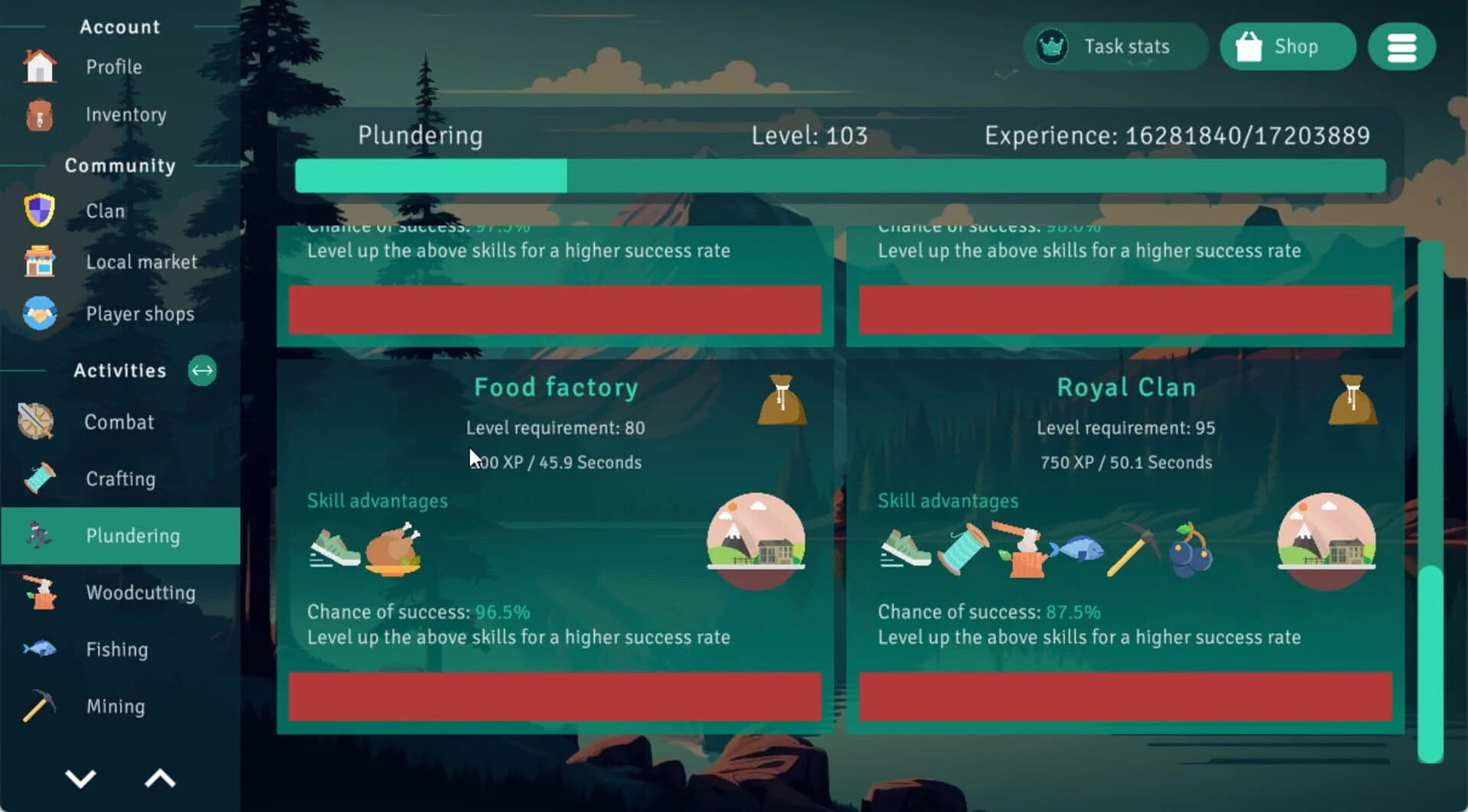The height and width of the screenshot is (812, 1468).
Task: Select the Mining pickaxe icon
Action: coord(38,706)
